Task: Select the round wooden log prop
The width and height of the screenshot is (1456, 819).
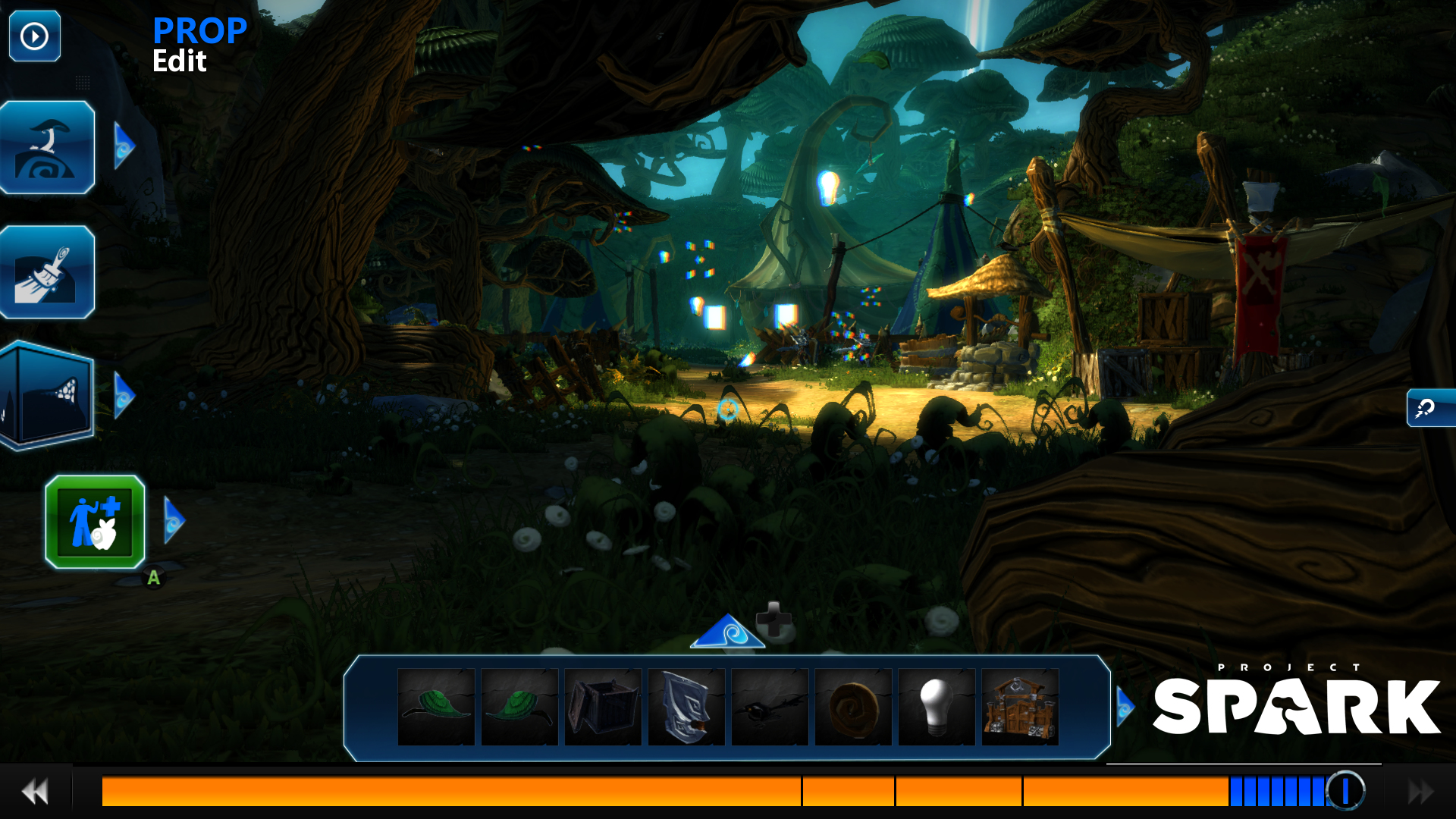Action: pos(853,707)
